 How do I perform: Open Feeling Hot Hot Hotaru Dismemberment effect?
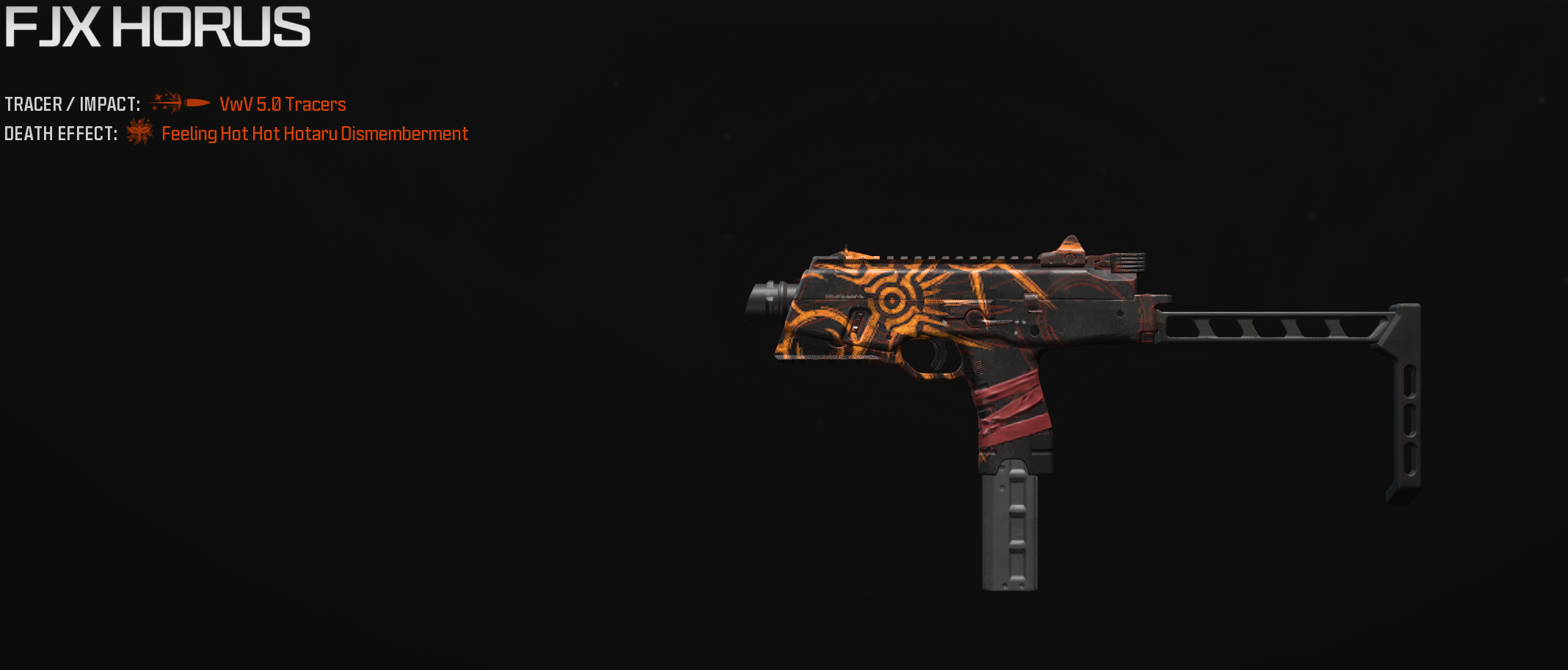tap(314, 134)
